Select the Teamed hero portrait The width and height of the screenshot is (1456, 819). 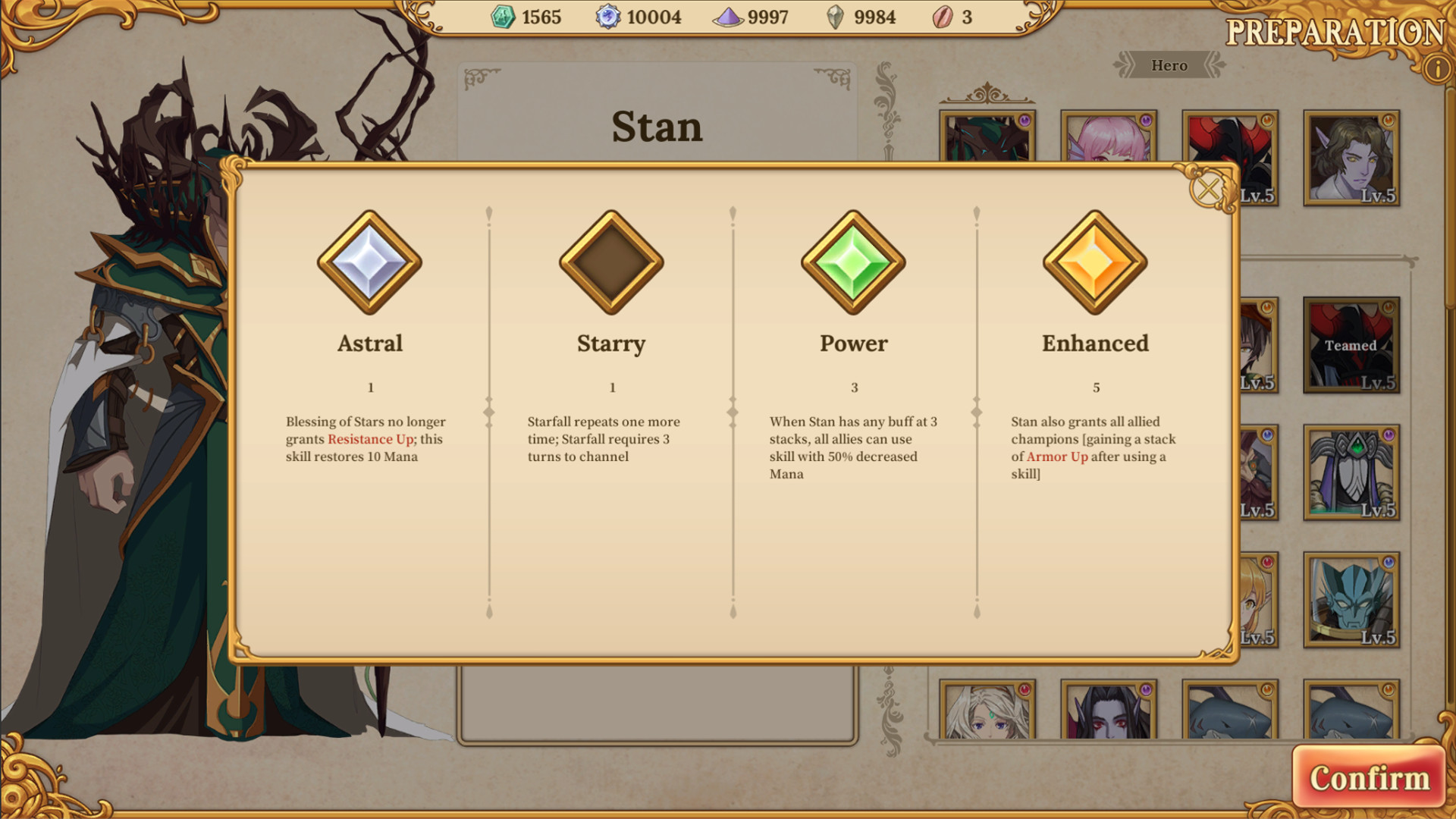tap(1351, 345)
